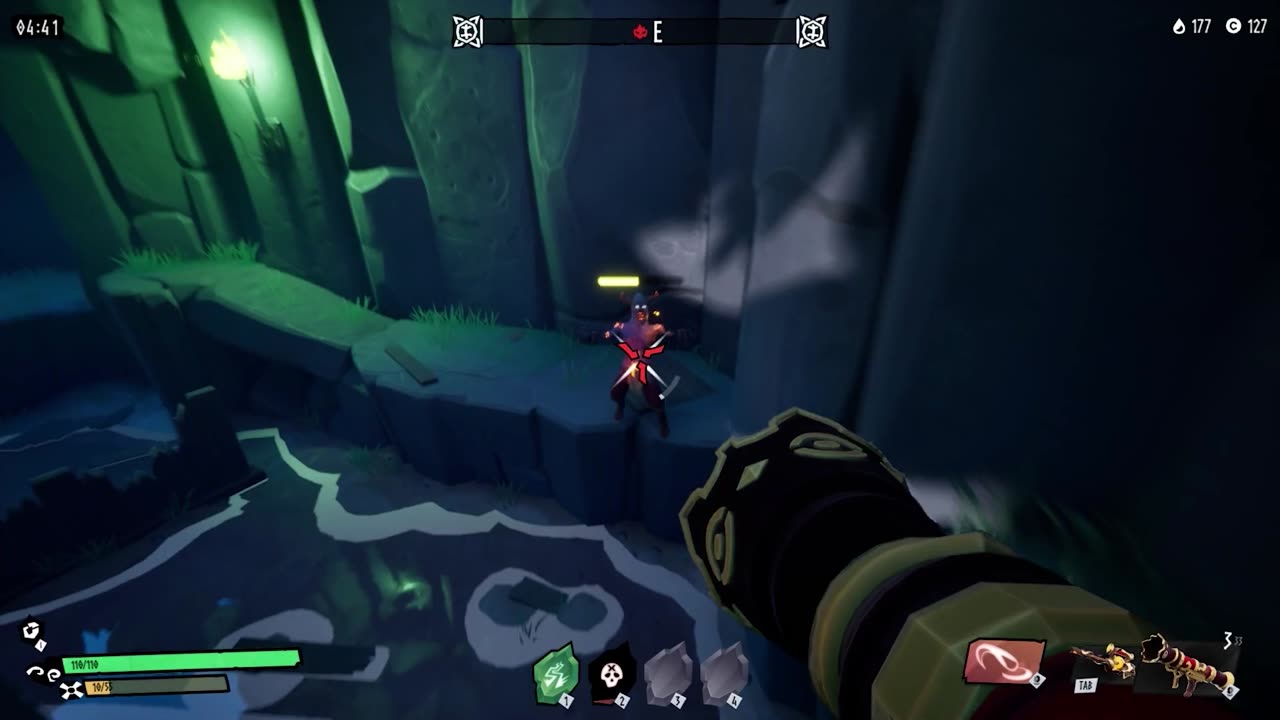Viewport: 1280px width, 720px height.
Task: Select the equipped red blunderbuss weapon
Action: pos(1187,663)
